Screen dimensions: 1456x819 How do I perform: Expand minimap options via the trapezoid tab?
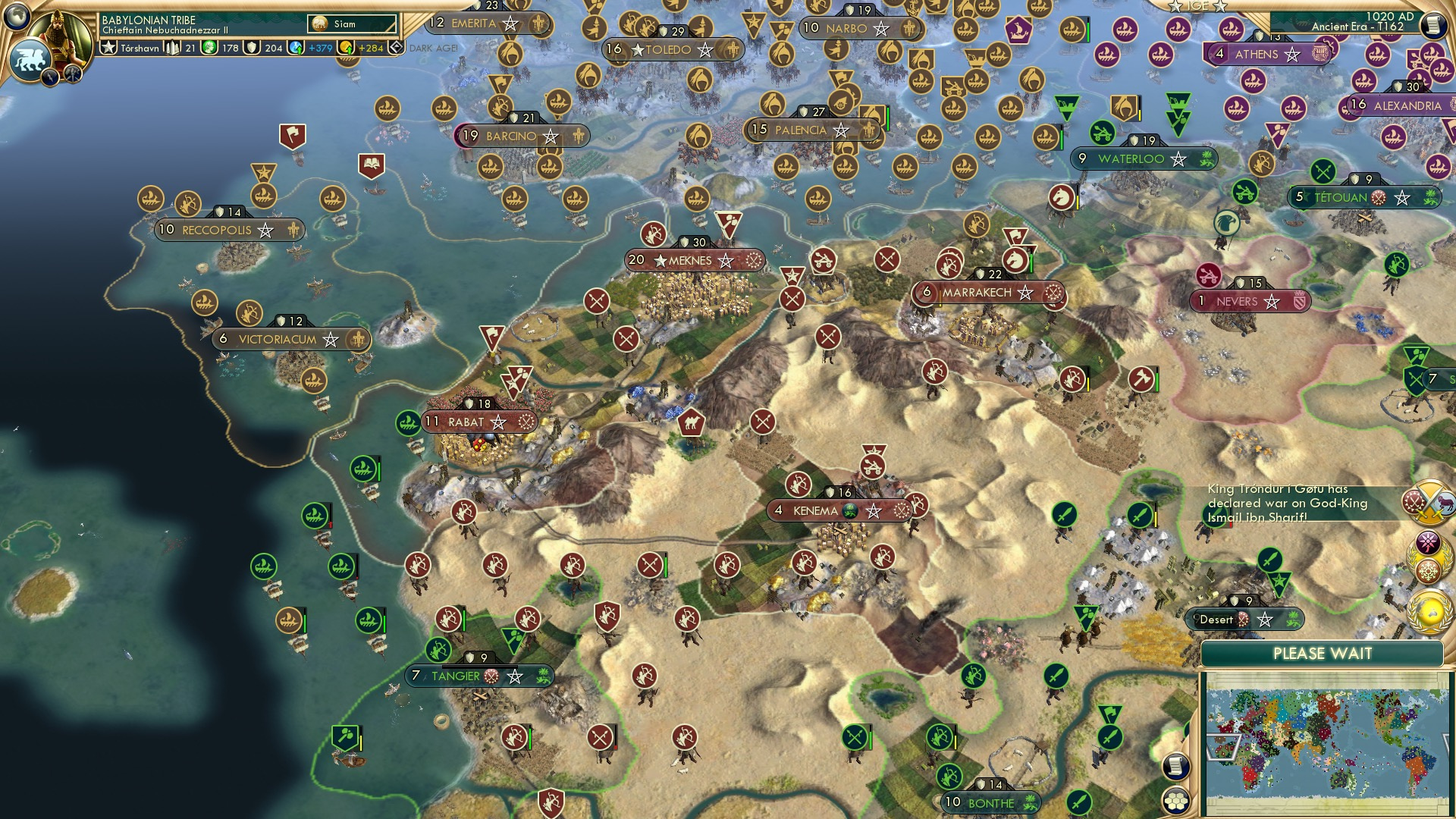(1223, 746)
